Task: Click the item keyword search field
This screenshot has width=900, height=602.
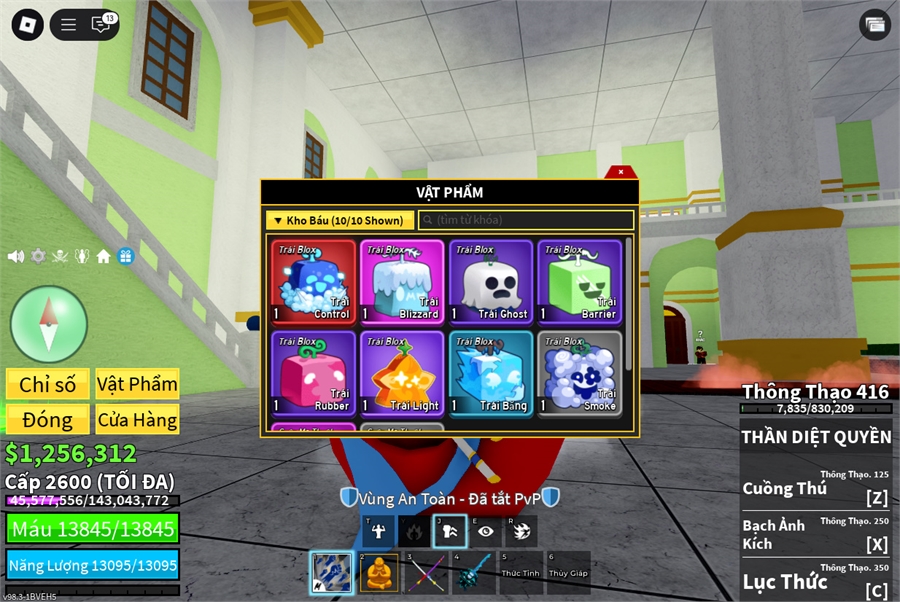Action: point(526,220)
